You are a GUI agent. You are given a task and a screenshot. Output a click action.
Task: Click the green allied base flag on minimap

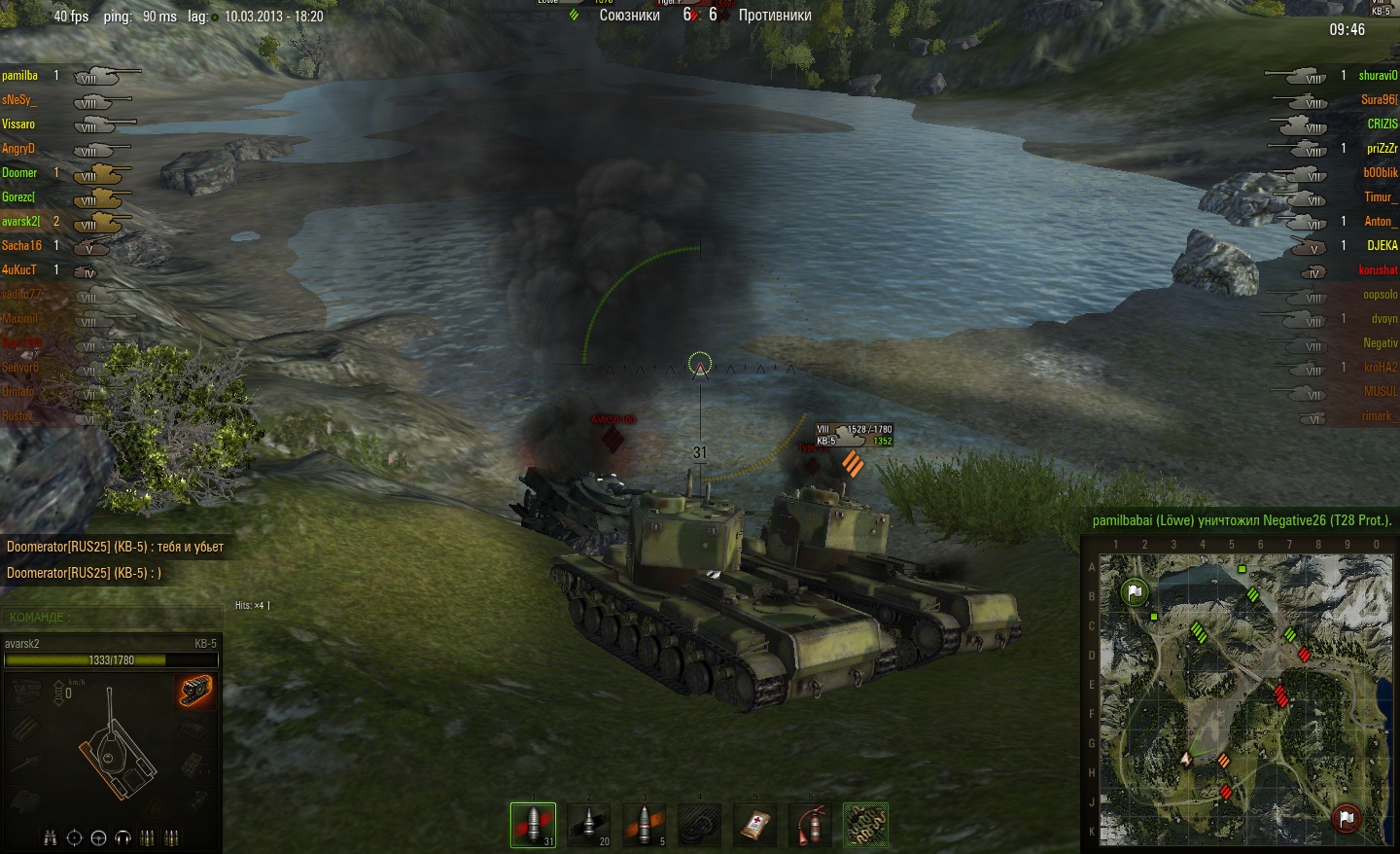pyautogui.click(x=1134, y=591)
